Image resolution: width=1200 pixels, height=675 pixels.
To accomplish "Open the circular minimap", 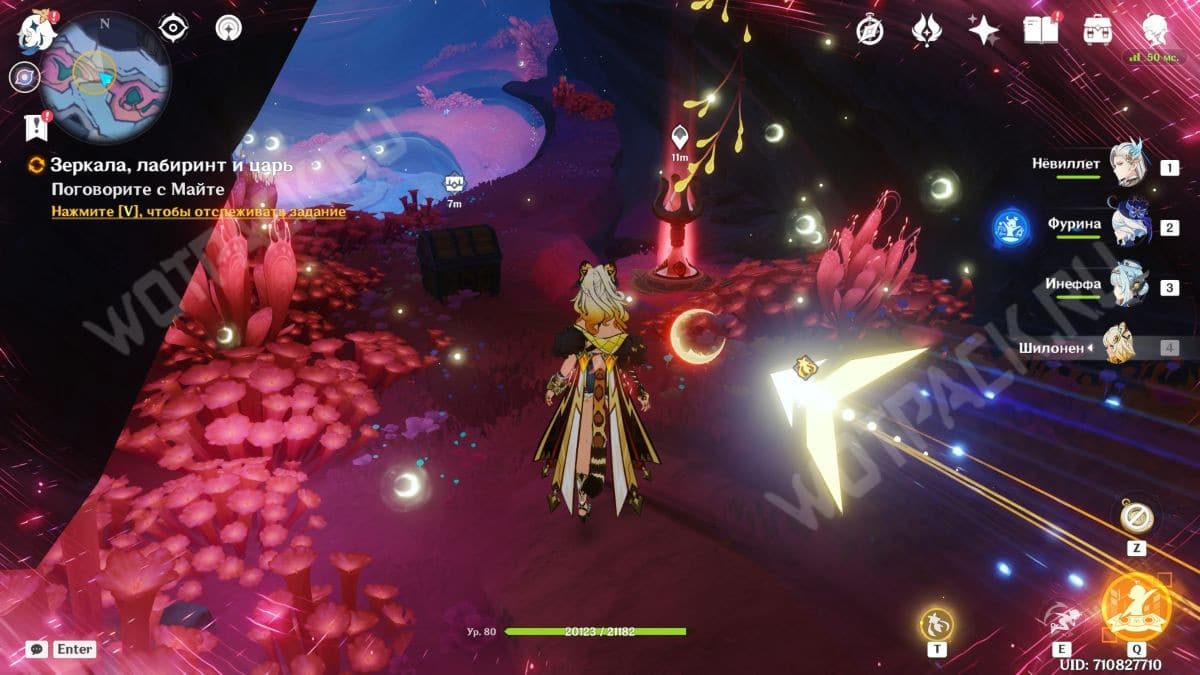I will pos(106,76).
